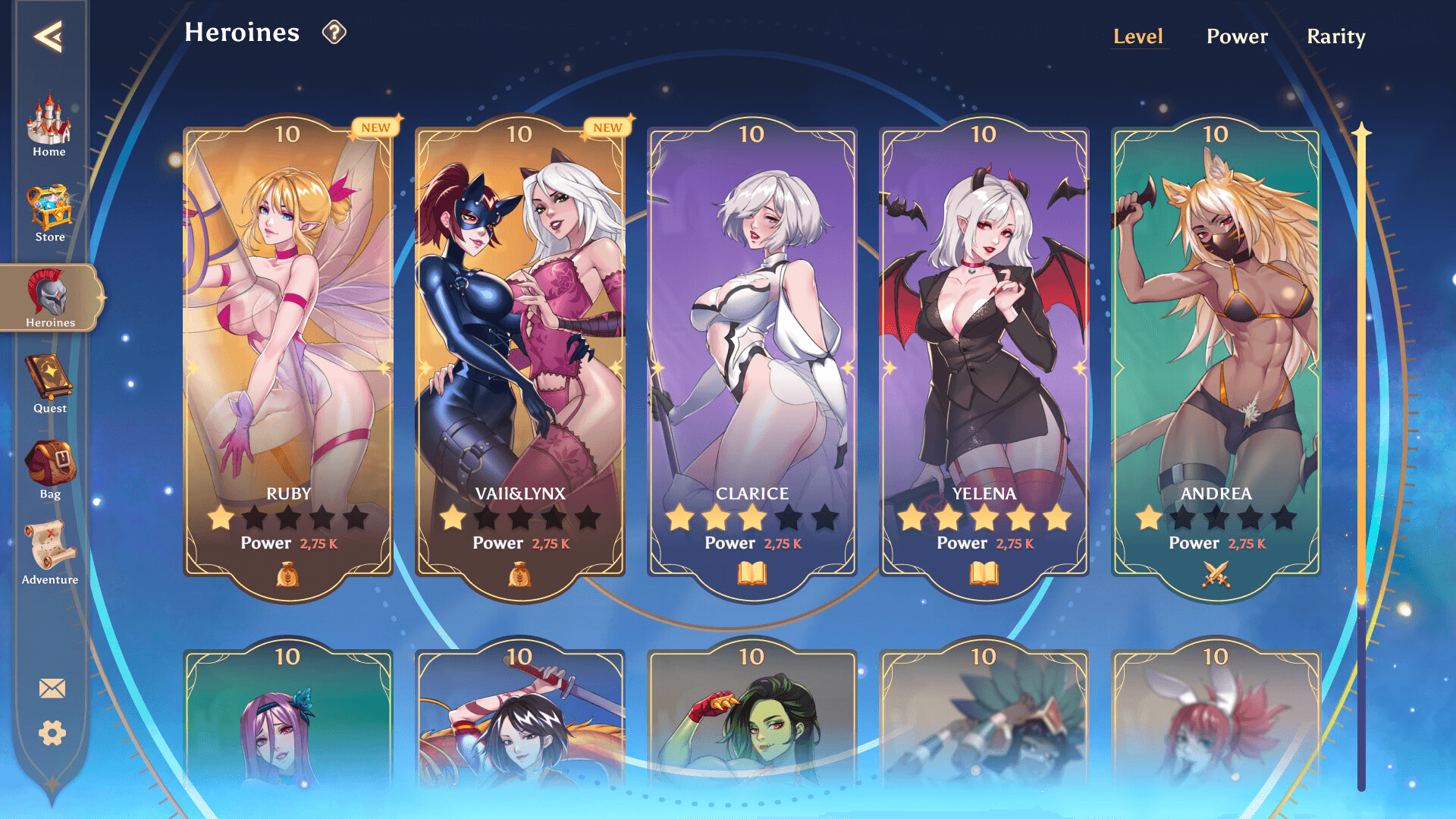Open the Quest book
This screenshot has height=819, width=1456.
point(50,384)
